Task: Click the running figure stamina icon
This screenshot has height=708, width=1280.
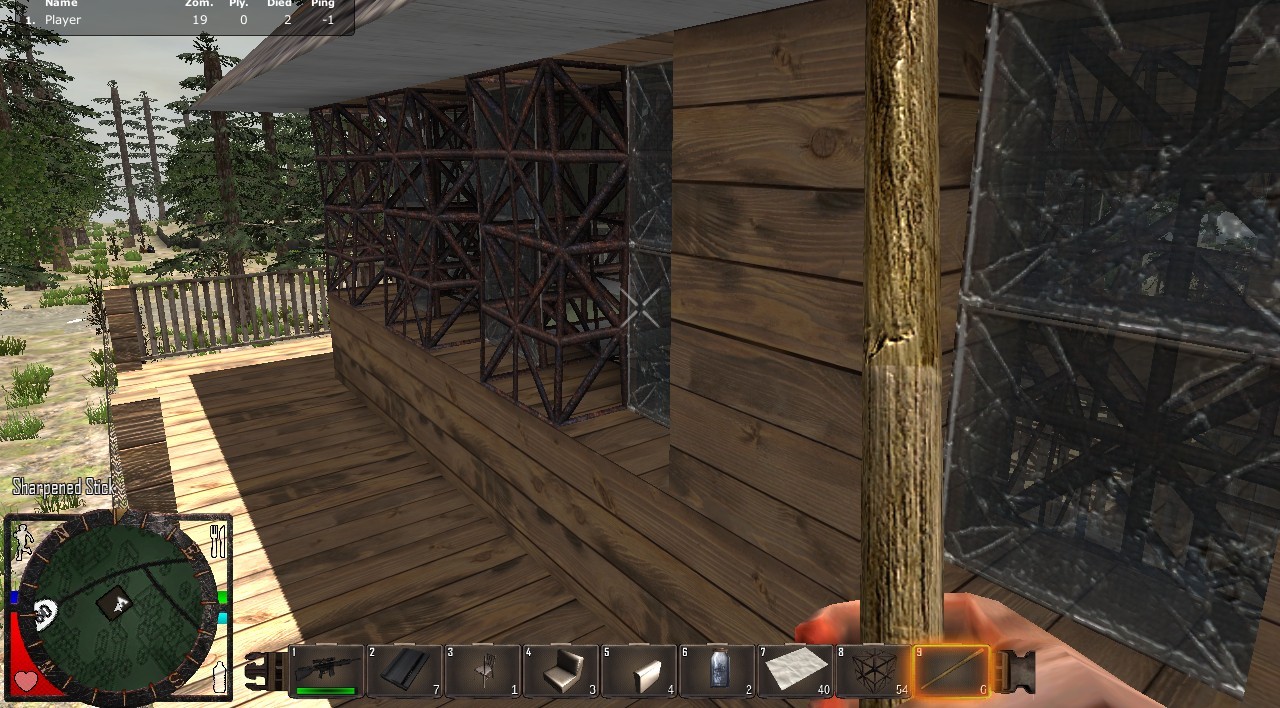Action: [22, 541]
